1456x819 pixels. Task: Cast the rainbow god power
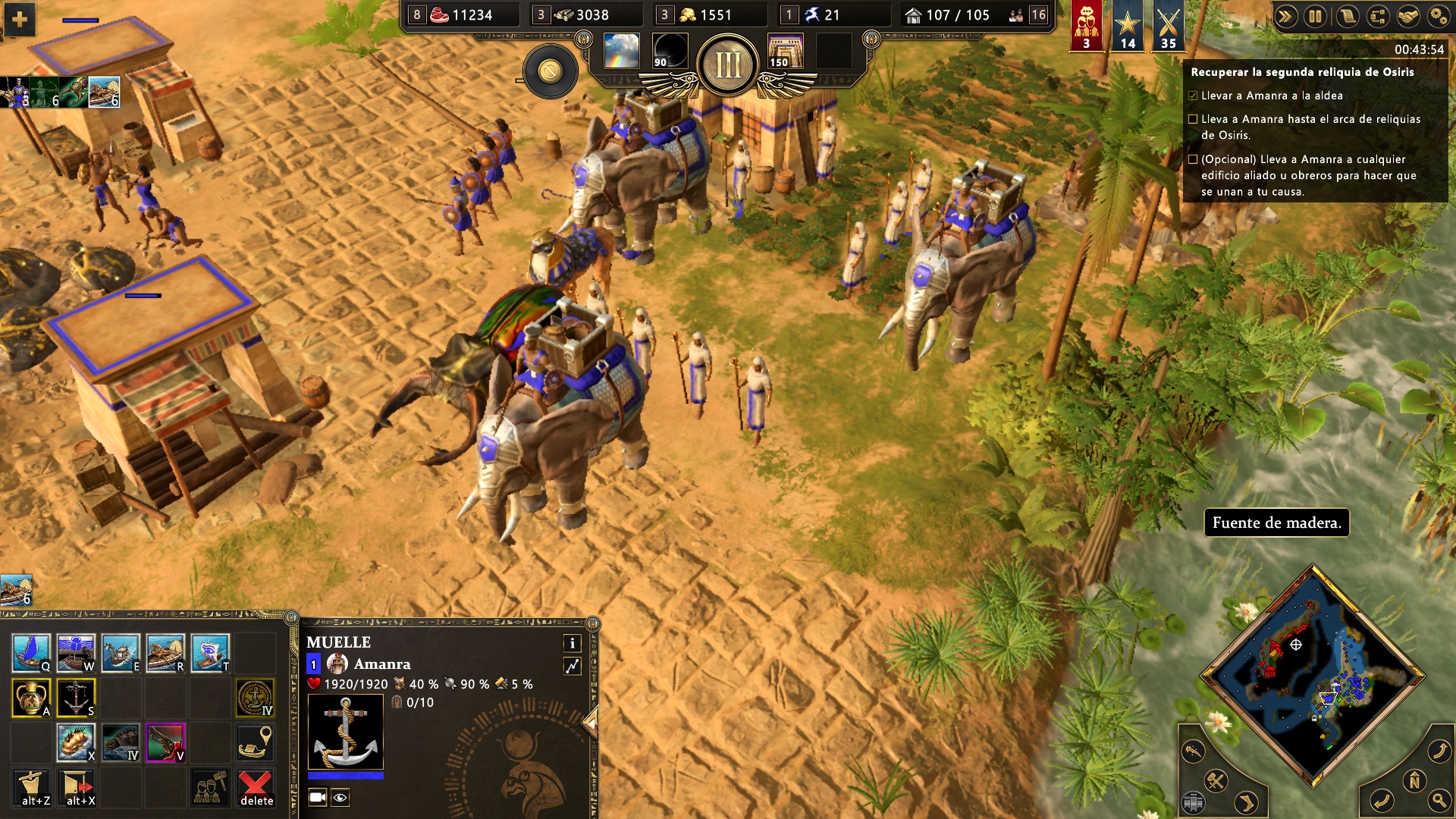621,51
